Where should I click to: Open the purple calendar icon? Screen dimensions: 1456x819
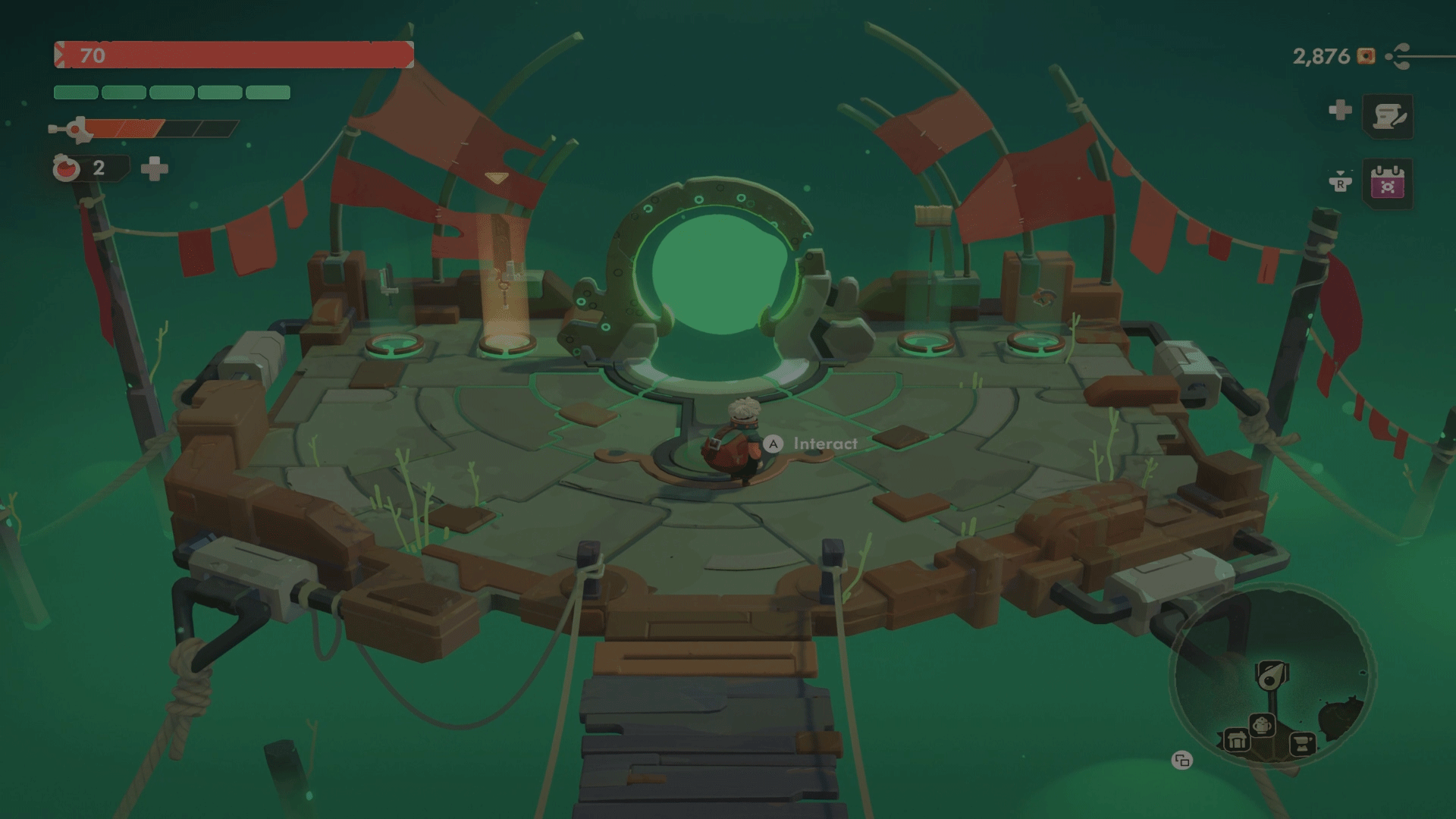pyautogui.click(x=1388, y=184)
